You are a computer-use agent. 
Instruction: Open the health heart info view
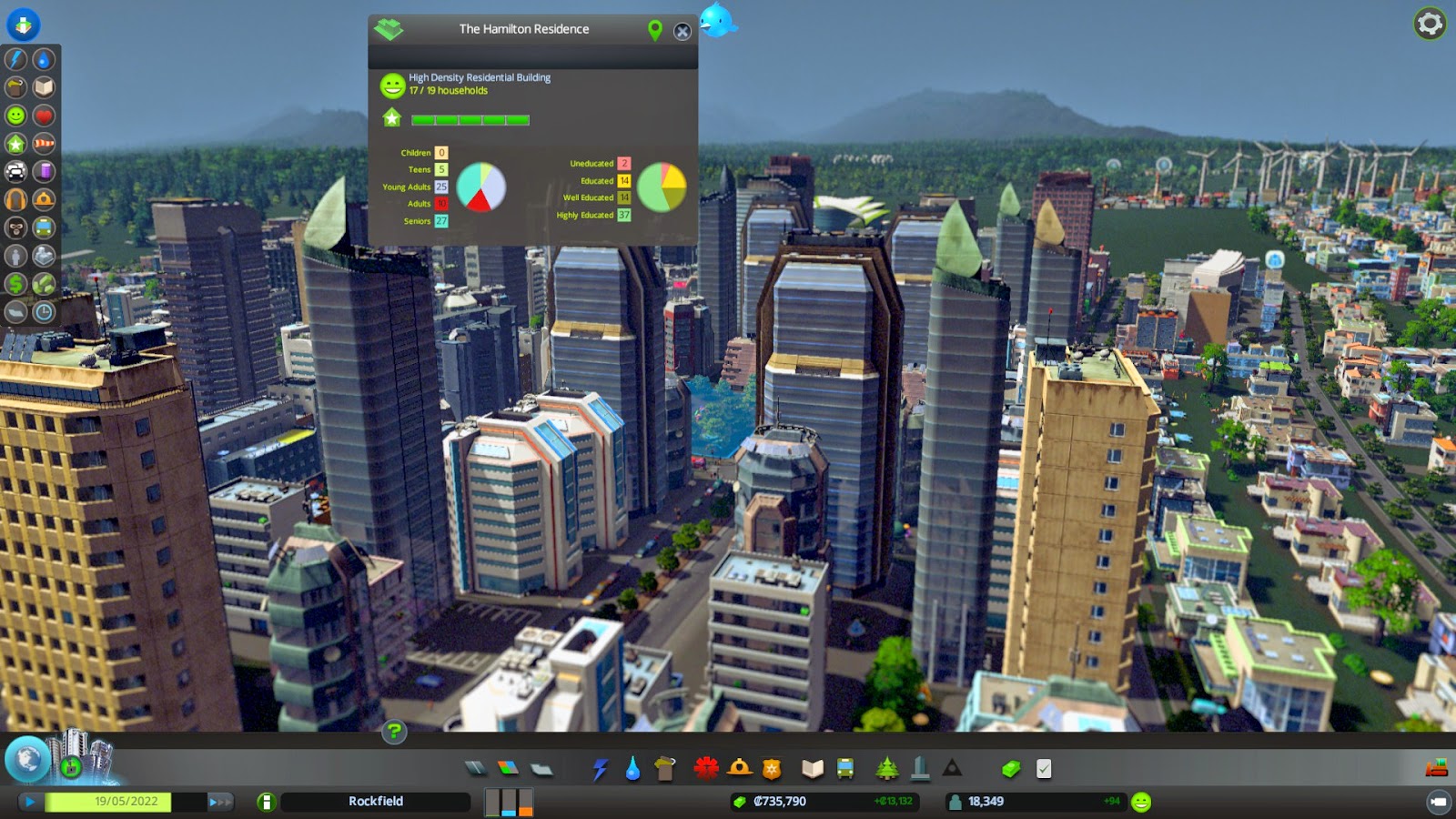point(44,116)
